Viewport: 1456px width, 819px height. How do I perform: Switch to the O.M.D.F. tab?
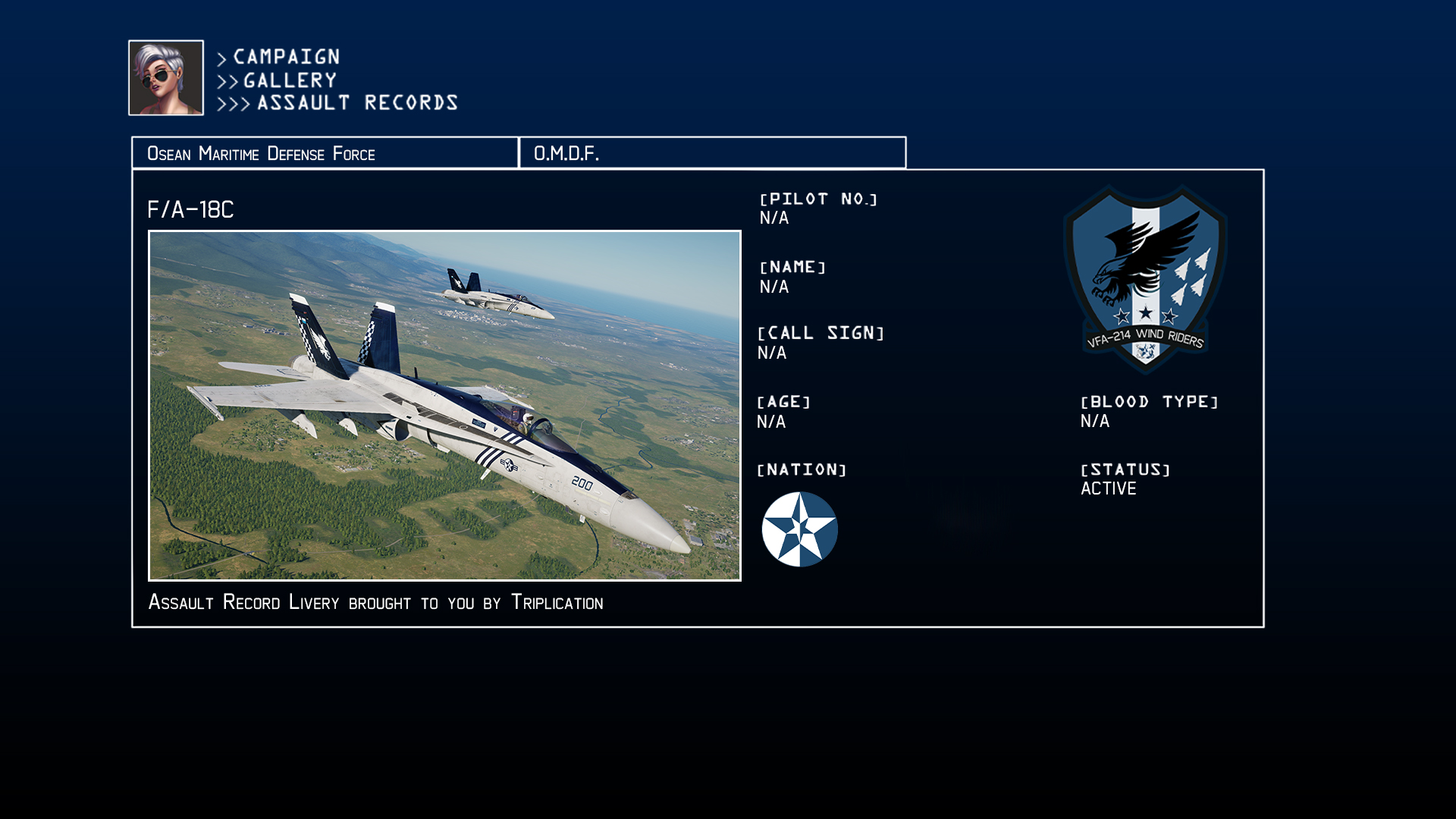[x=713, y=152]
